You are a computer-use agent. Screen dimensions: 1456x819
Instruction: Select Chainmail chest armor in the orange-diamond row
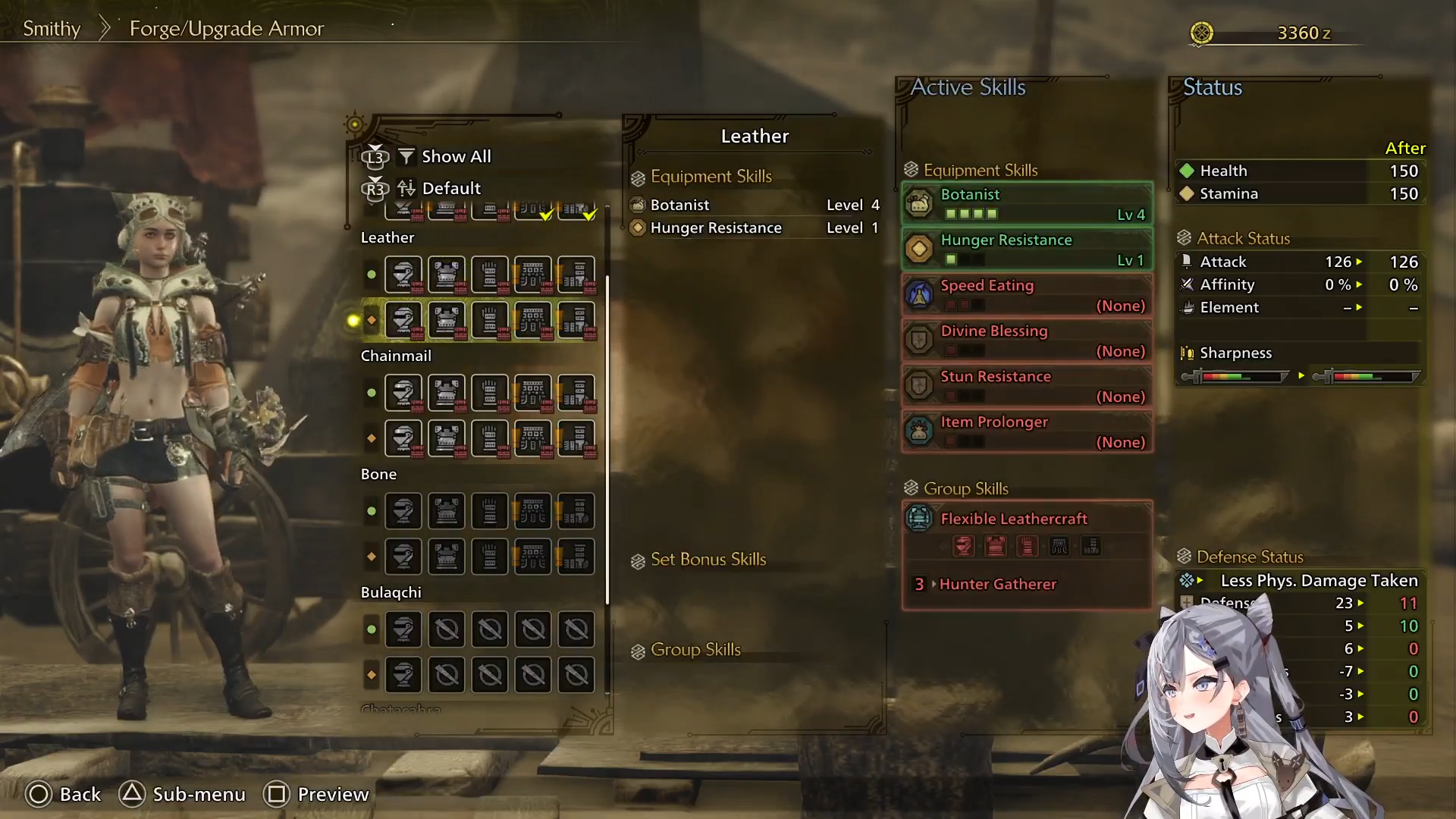click(x=447, y=438)
